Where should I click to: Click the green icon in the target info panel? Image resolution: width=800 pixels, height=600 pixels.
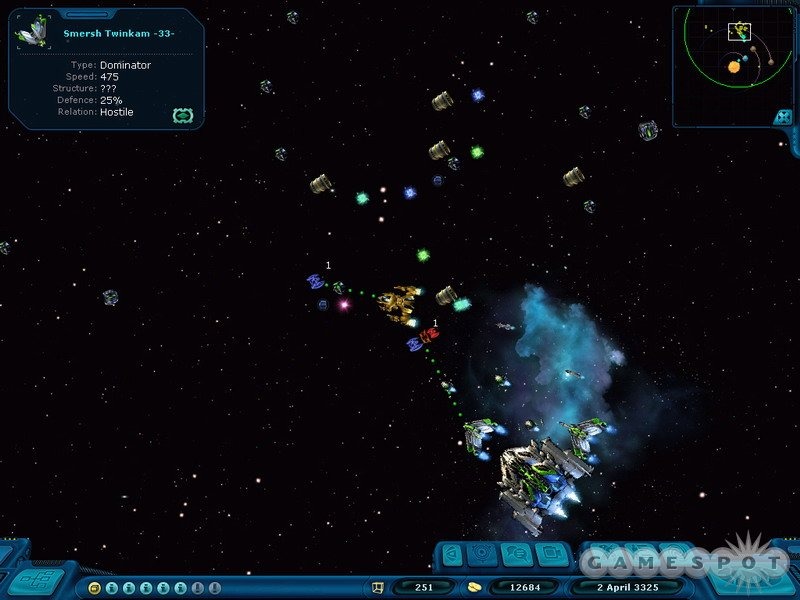pyautogui.click(x=181, y=115)
